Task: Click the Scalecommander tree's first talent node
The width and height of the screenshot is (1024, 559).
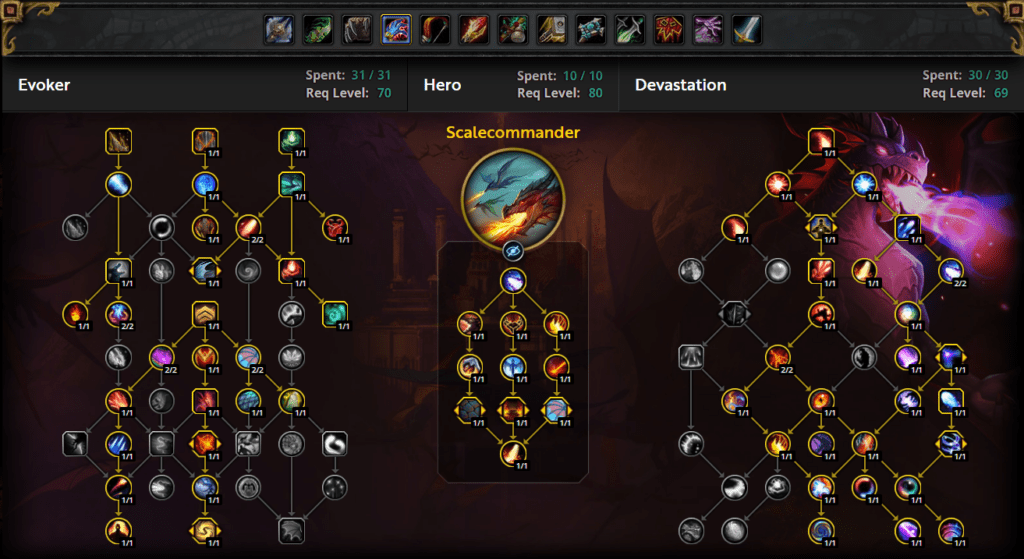Action: coord(513,281)
